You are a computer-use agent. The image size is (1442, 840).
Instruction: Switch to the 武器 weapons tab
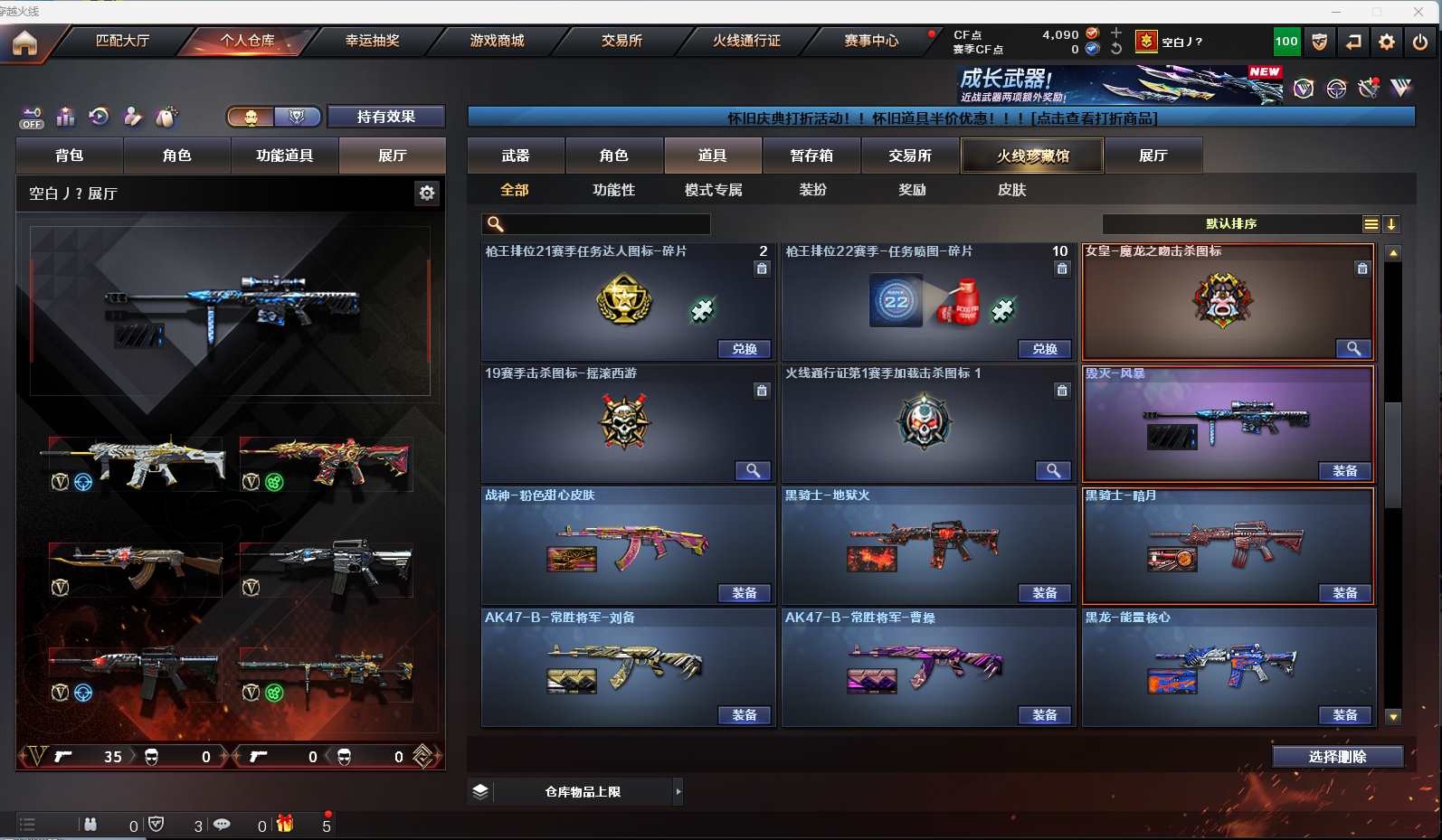tap(516, 156)
